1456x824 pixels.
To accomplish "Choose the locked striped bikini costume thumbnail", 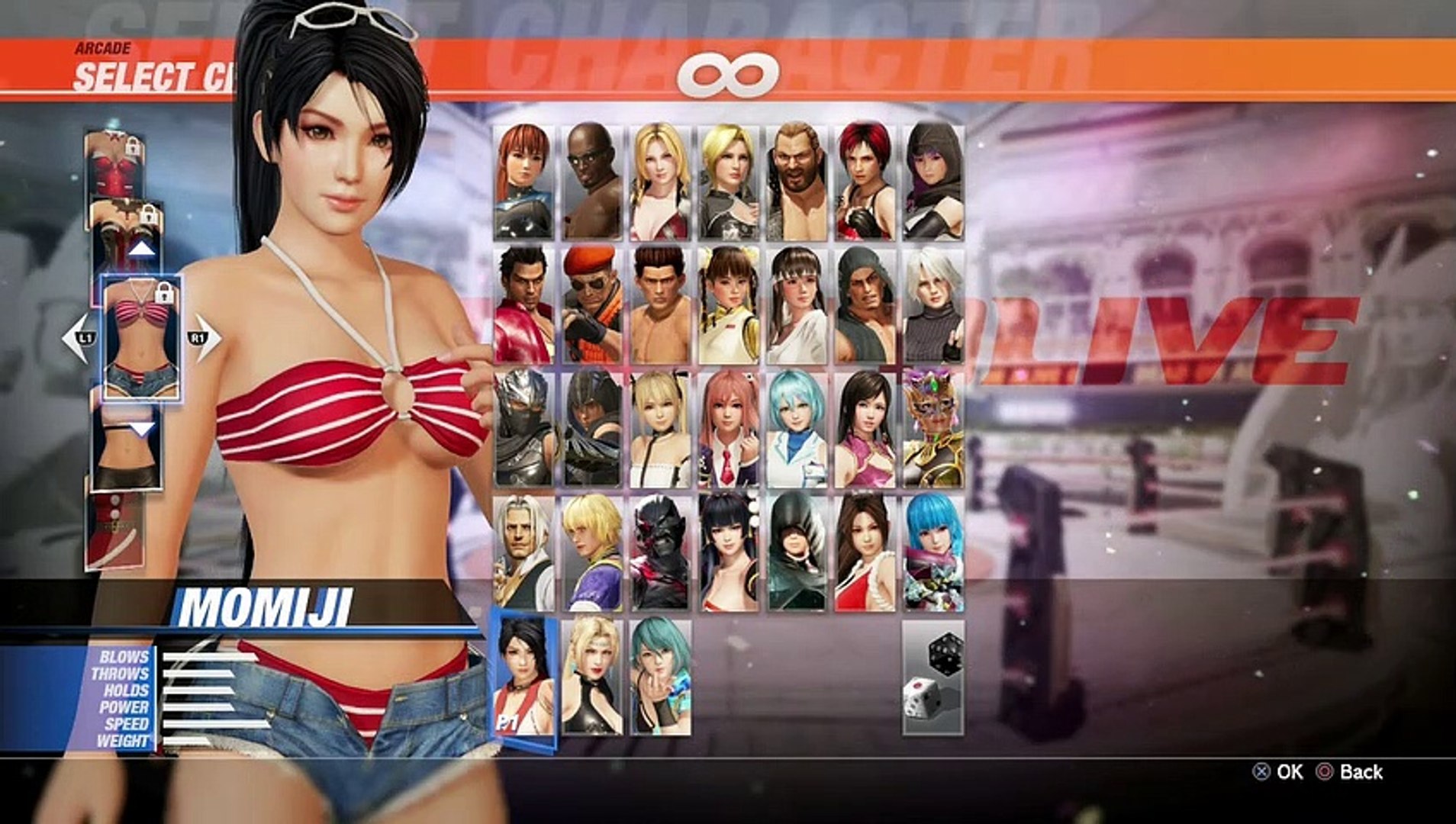I will pos(141,338).
